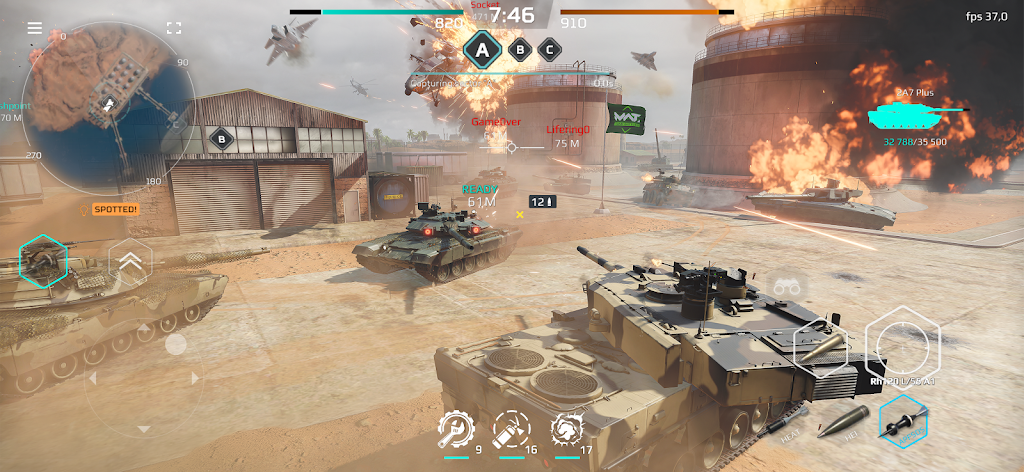Tap the movement joystick up arrow
The height and width of the screenshot is (472, 1024).
(x=144, y=327)
